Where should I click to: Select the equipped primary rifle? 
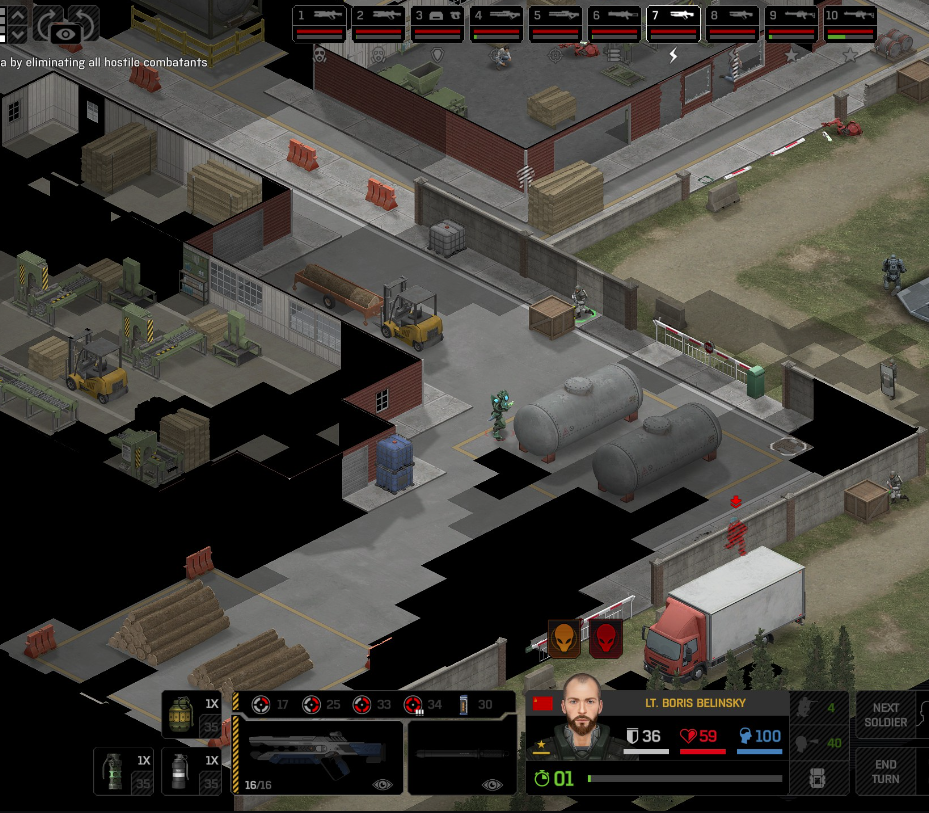pos(317,757)
